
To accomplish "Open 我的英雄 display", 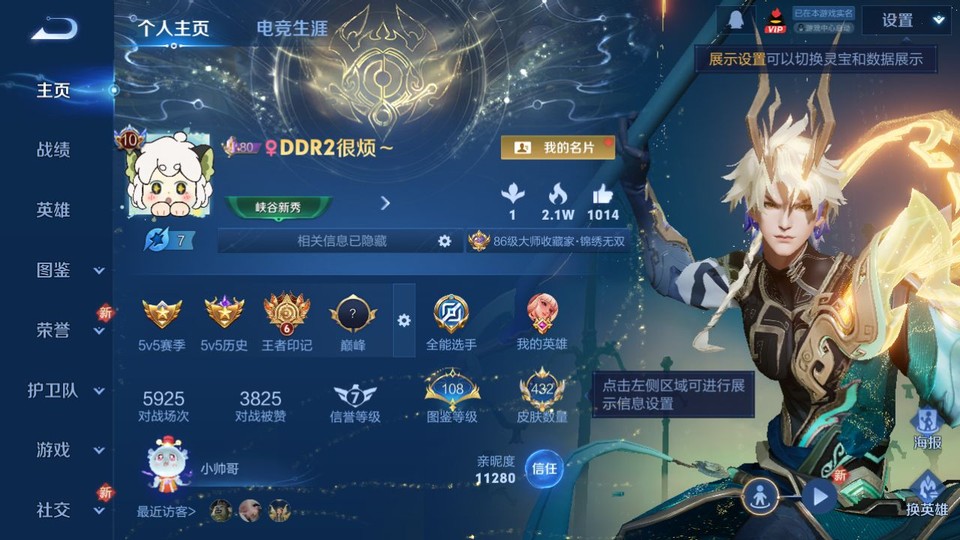I will click(542, 322).
